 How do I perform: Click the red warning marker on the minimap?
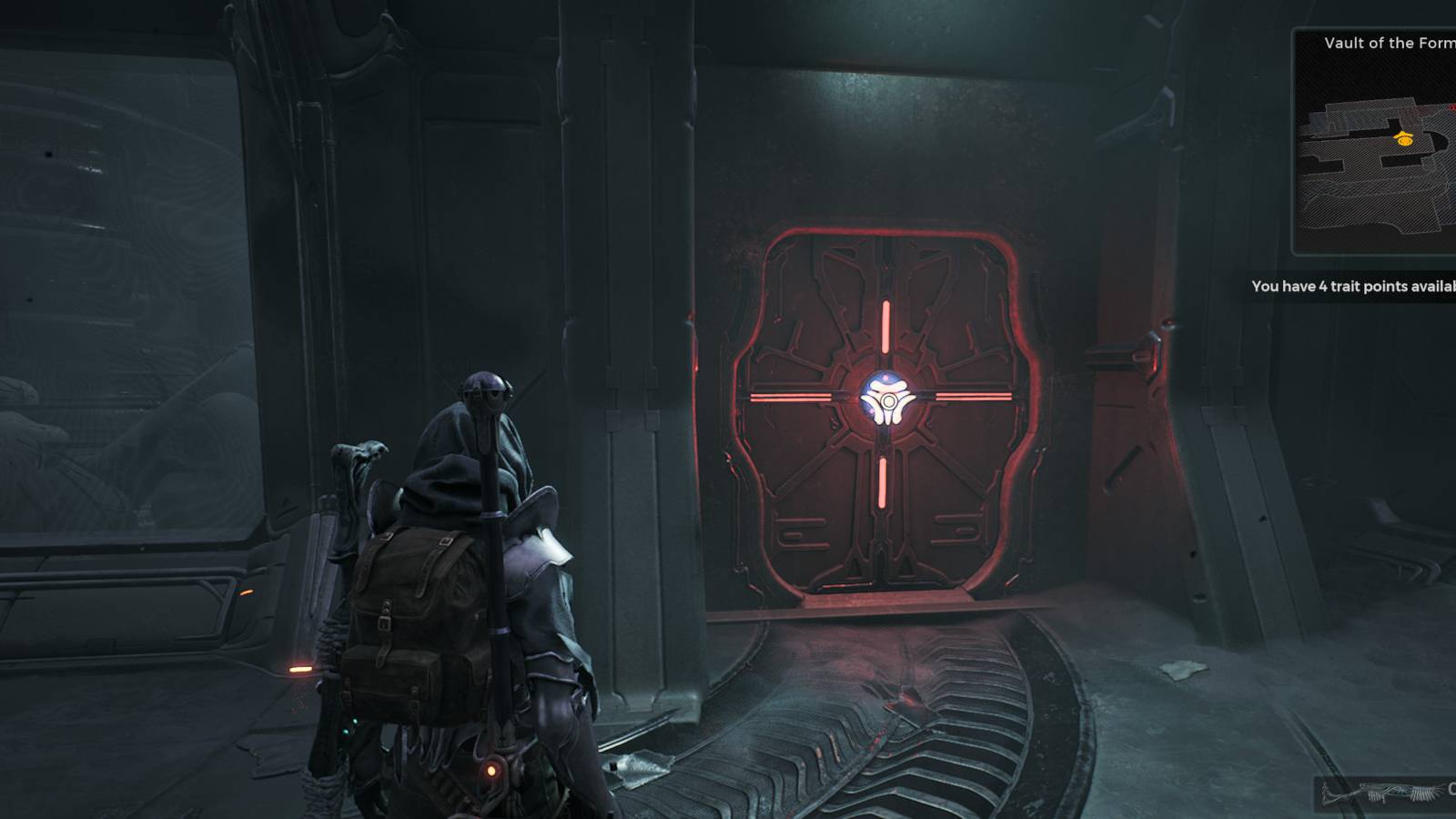[1453, 107]
